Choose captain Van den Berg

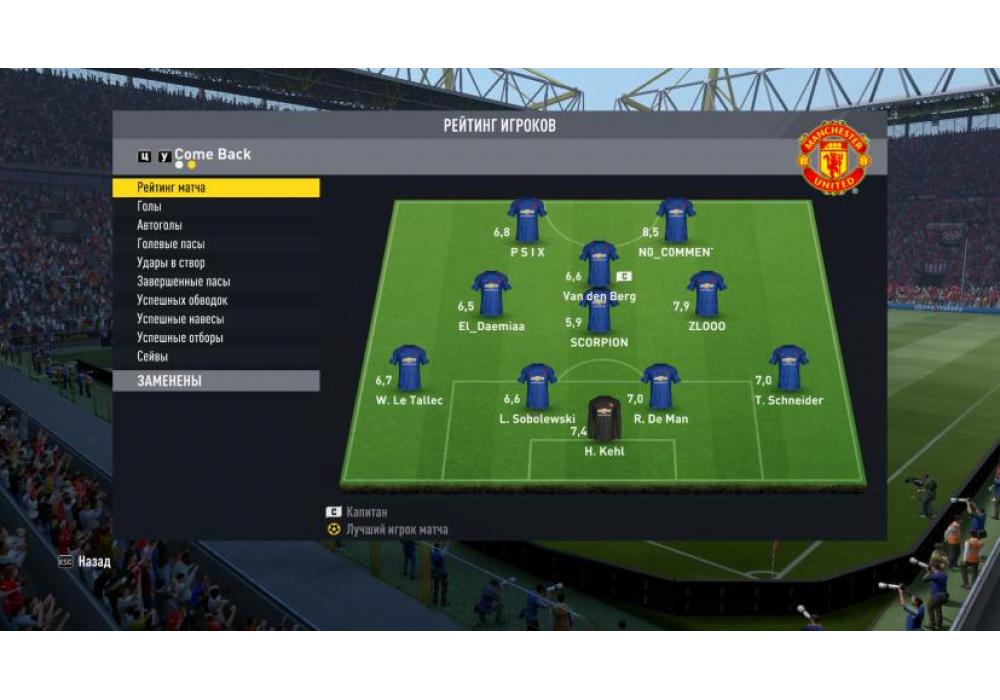click(x=599, y=264)
